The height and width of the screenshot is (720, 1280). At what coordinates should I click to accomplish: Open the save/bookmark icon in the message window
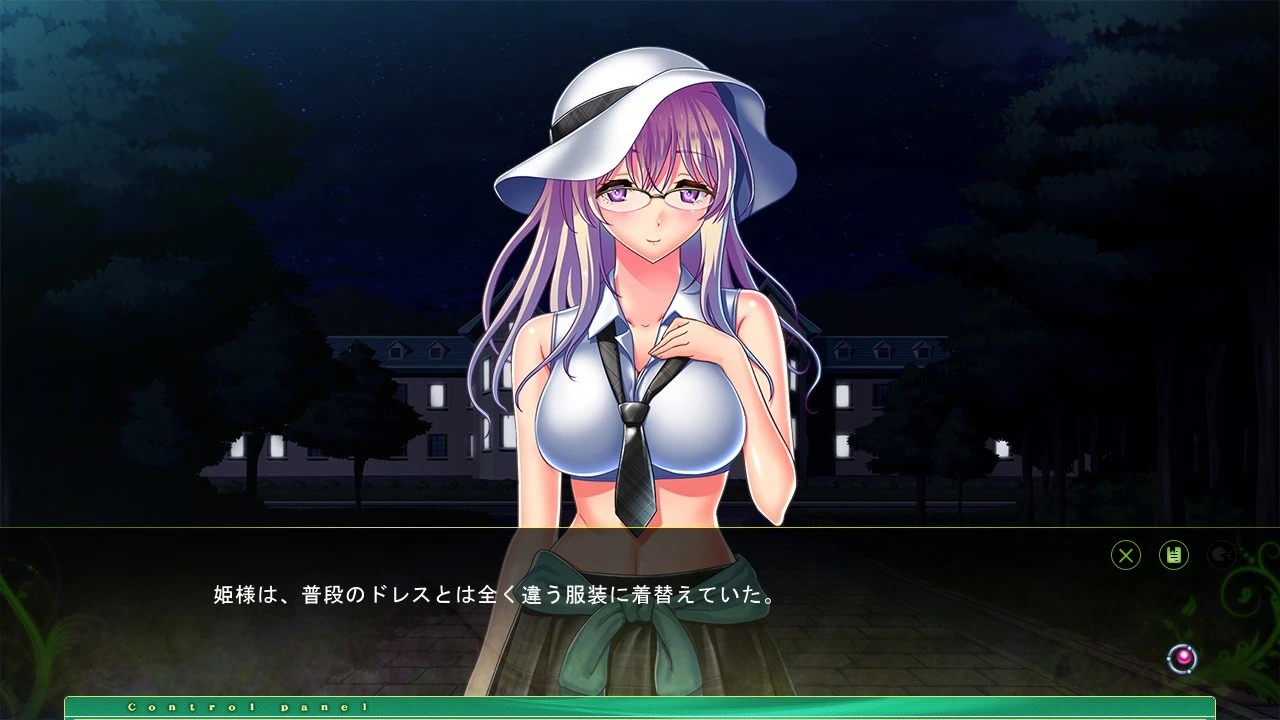(1174, 556)
